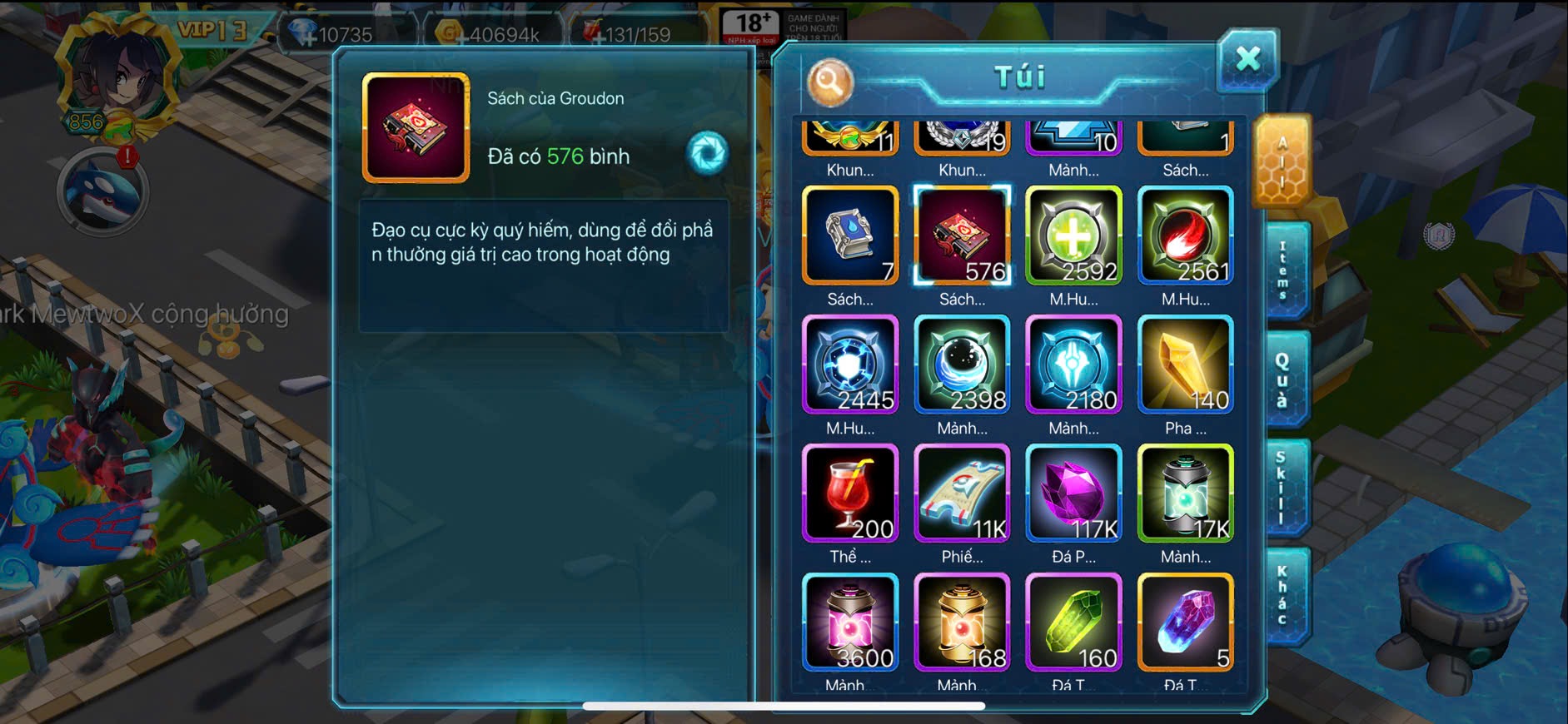This screenshot has height=724, width=1568.
Task: Click the round blue swirl button
Action: click(x=708, y=153)
